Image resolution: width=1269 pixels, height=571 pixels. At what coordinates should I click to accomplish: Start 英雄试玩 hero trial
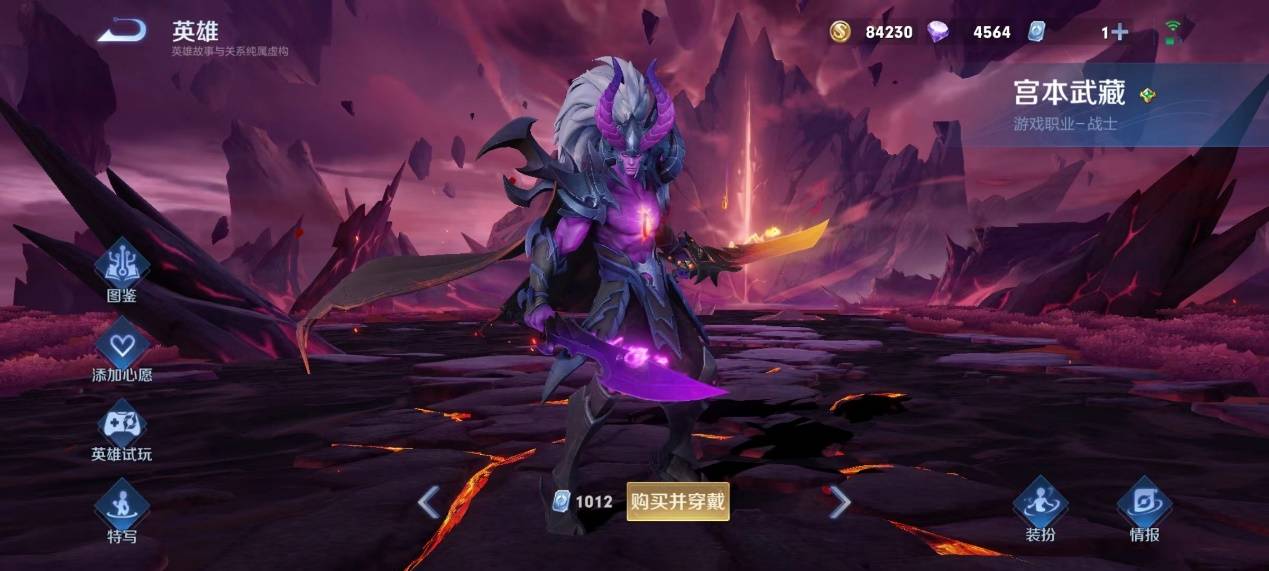[122, 426]
